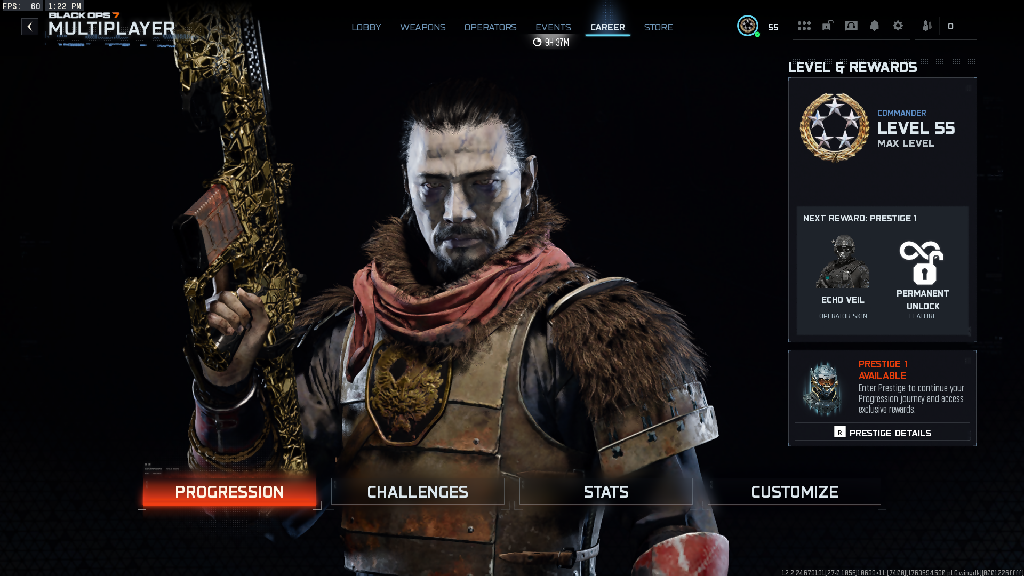Open the Operators tab

point(490,27)
